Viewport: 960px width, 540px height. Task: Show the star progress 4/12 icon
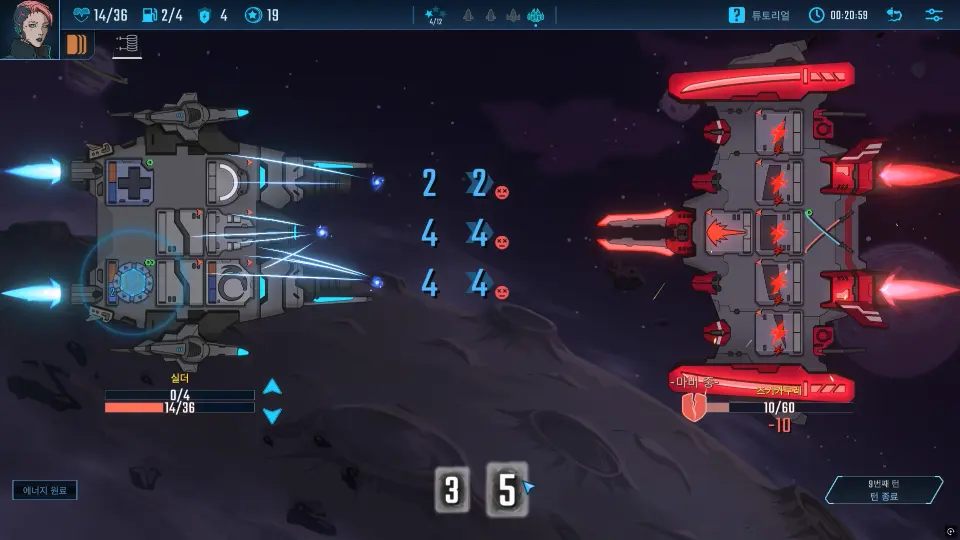(436, 15)
